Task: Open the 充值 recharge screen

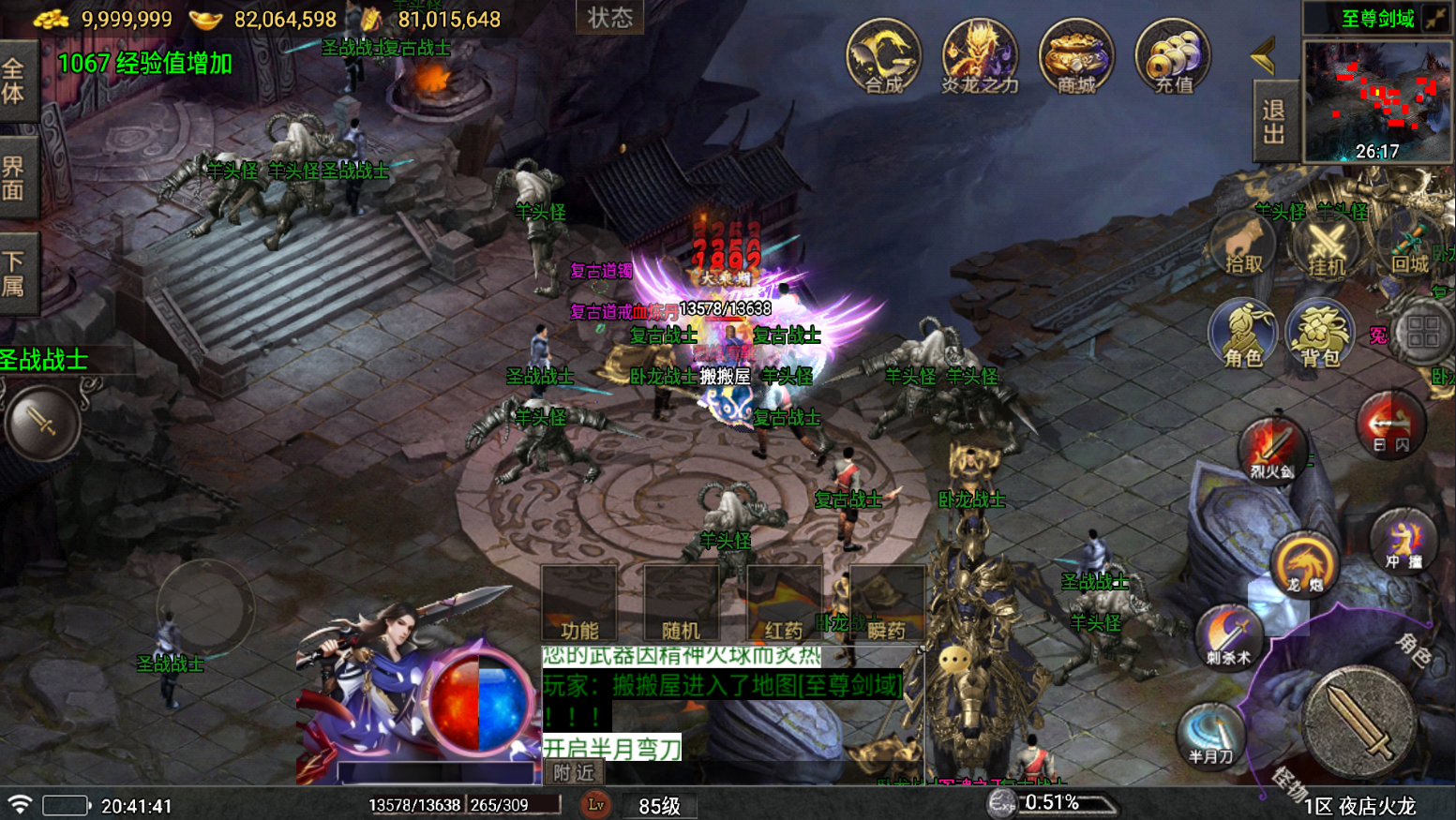Action: point(1172,57)
